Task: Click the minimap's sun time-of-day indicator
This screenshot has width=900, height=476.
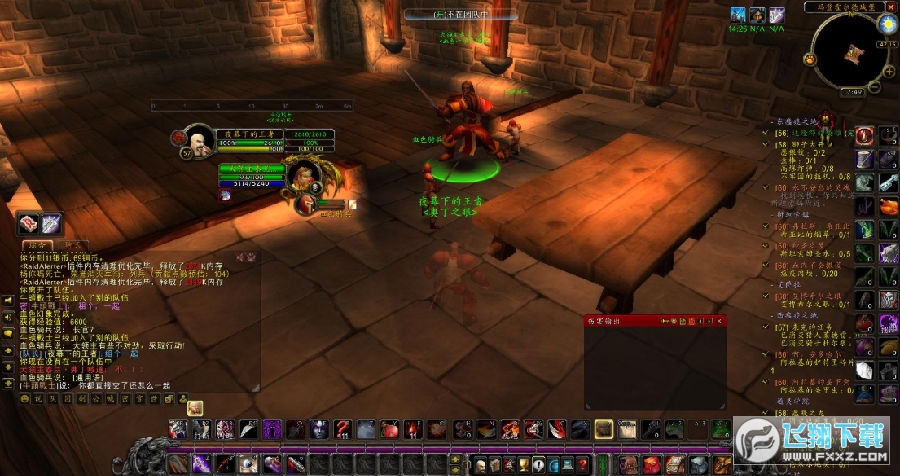Action: (x=886, y=22)
